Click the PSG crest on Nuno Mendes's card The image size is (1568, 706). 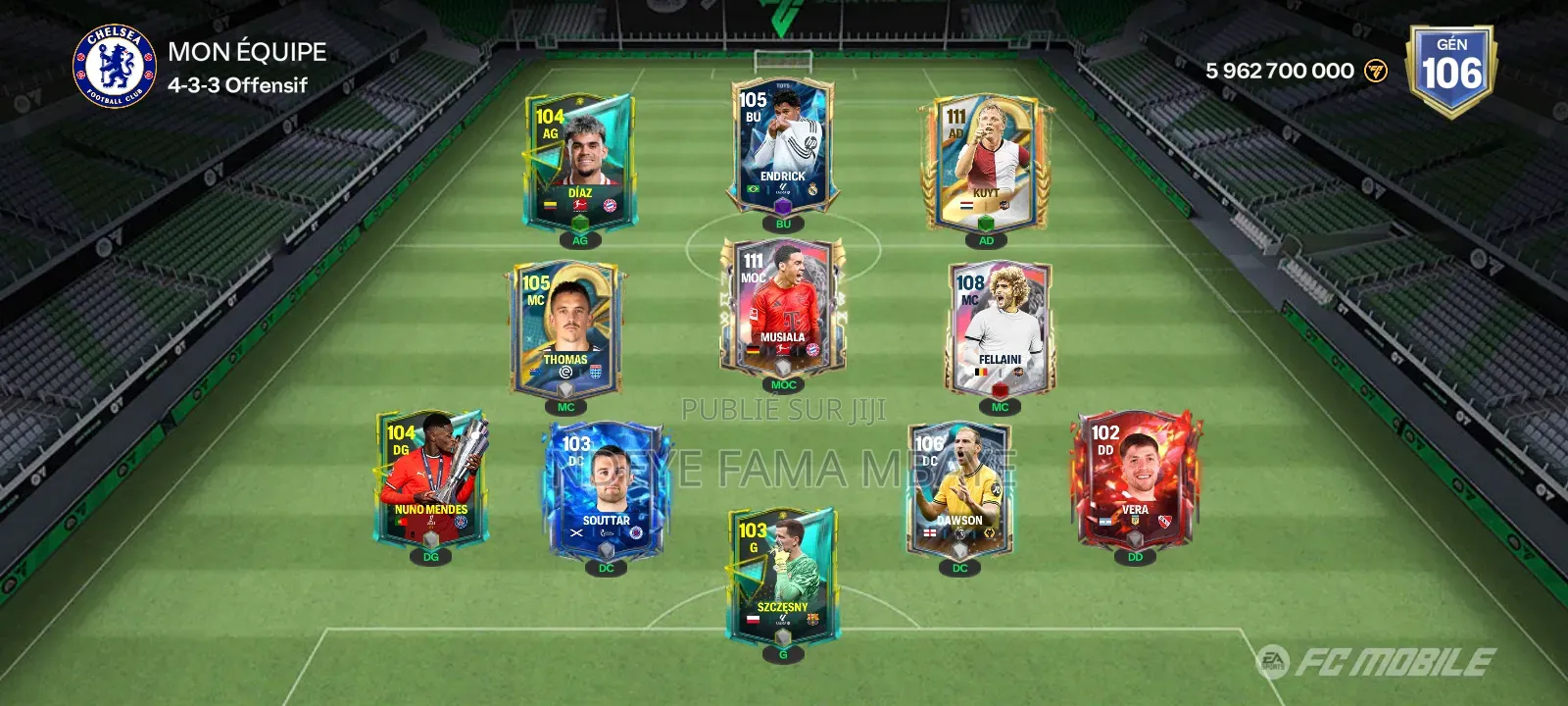(x=461, y=522)
